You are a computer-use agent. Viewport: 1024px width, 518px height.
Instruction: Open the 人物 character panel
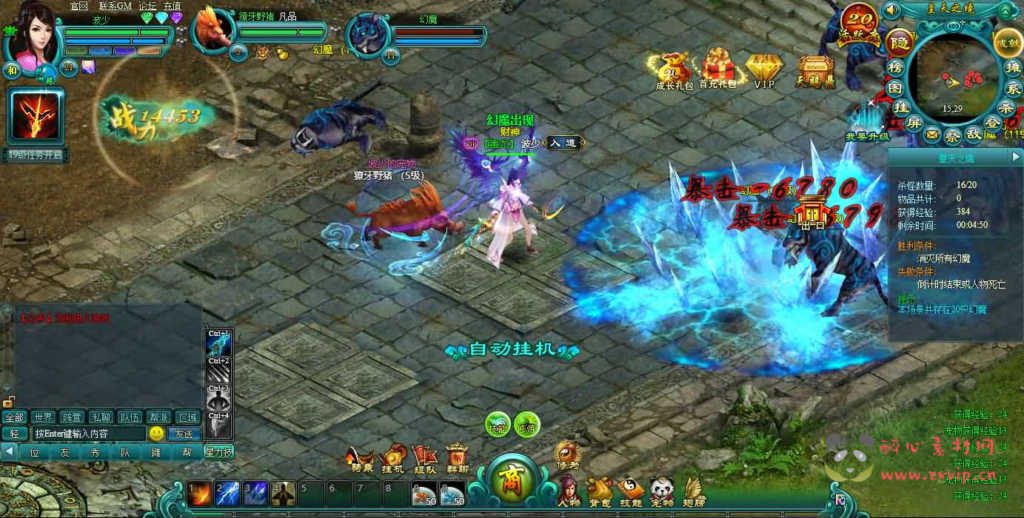point(567,490)
